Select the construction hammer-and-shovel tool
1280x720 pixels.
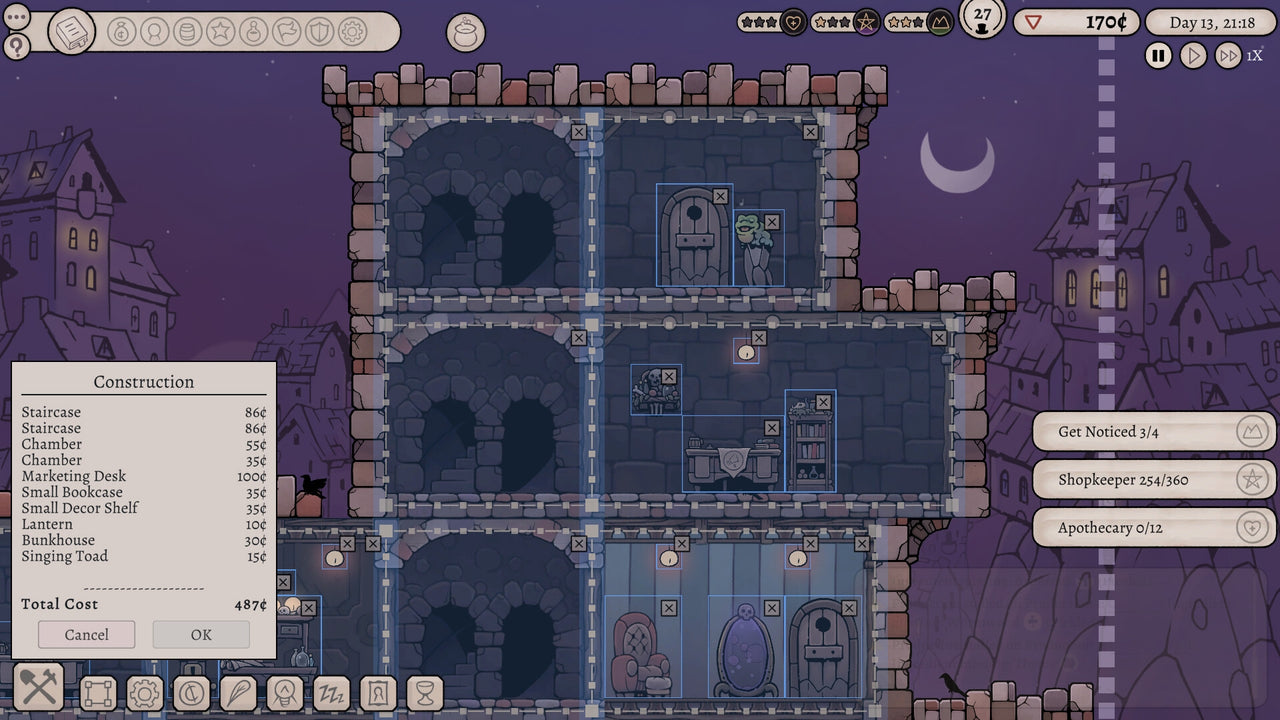click(x=37, y=688)
